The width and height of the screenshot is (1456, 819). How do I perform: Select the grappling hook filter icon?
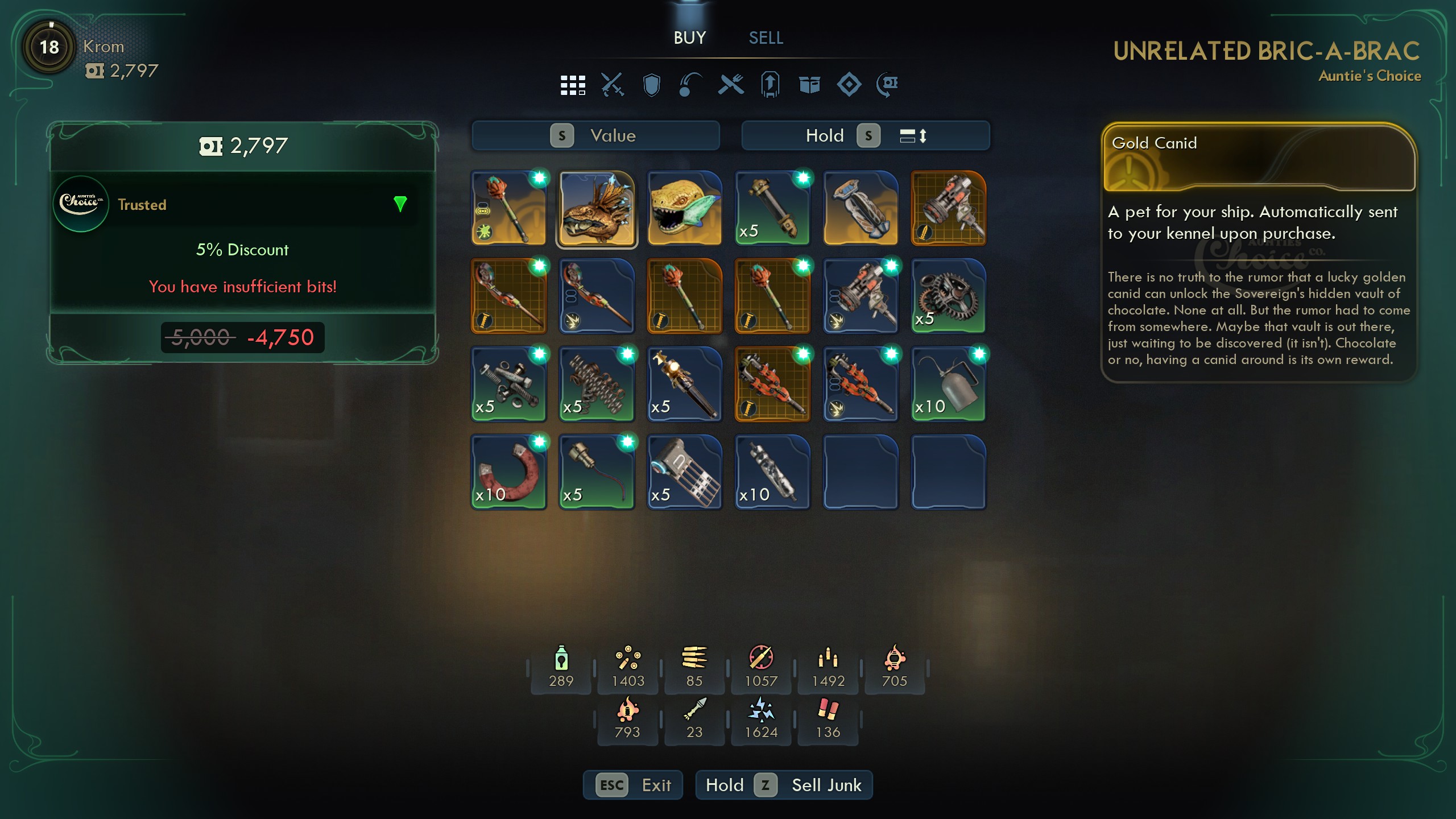(690, 84)
